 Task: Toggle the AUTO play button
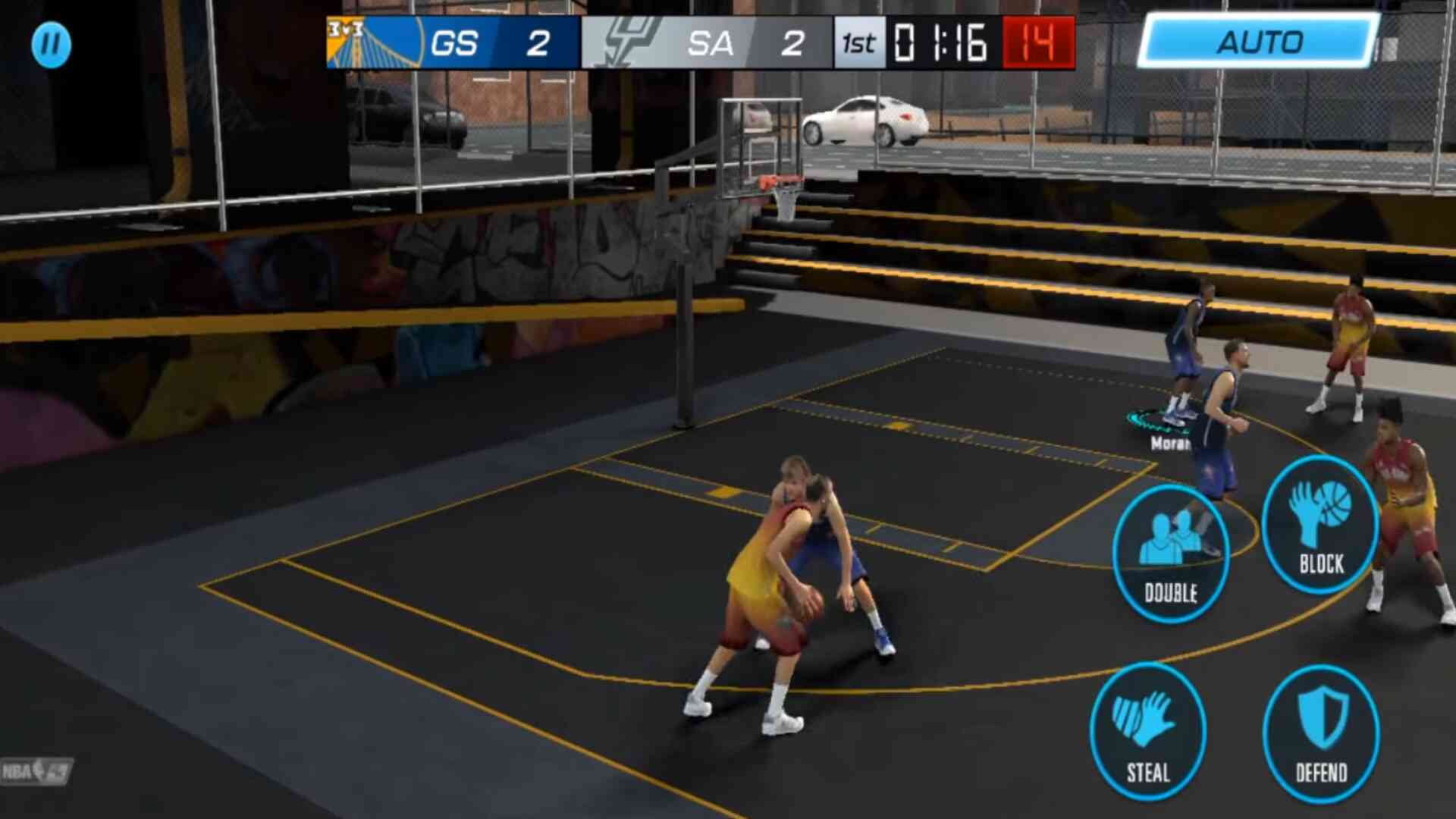point(1258,42)
